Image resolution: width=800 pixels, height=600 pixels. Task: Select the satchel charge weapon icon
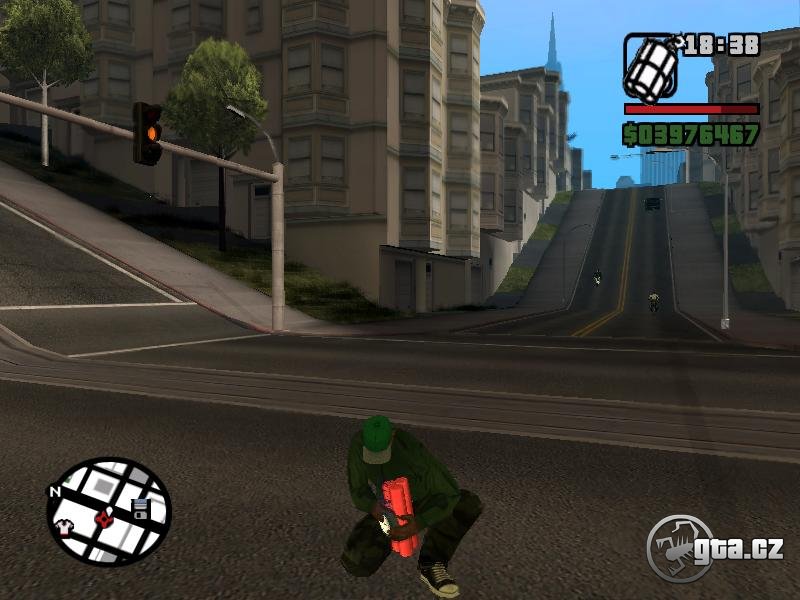[652, 66]
